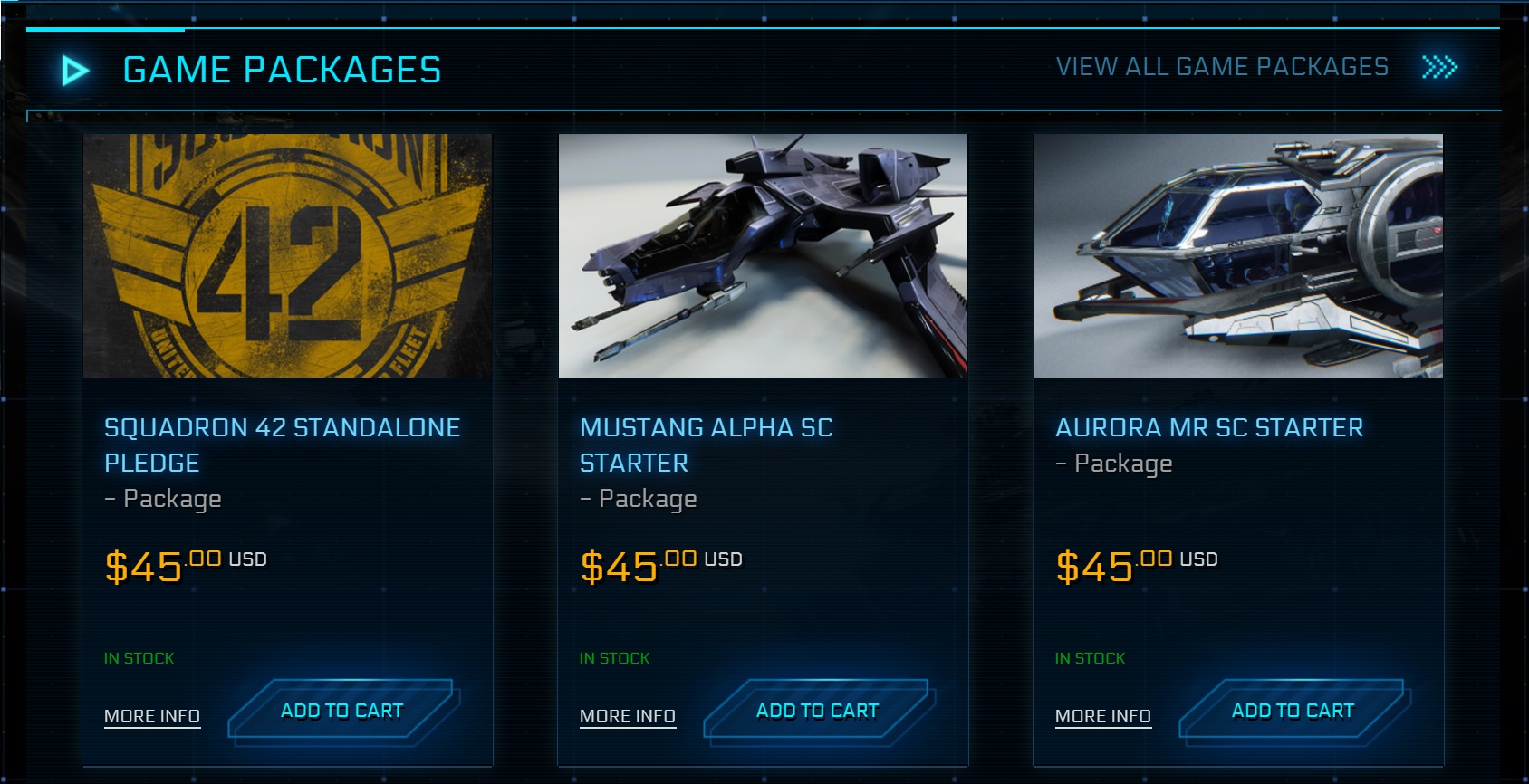Open the Aurora MR ship thumbnail image

1239,256
